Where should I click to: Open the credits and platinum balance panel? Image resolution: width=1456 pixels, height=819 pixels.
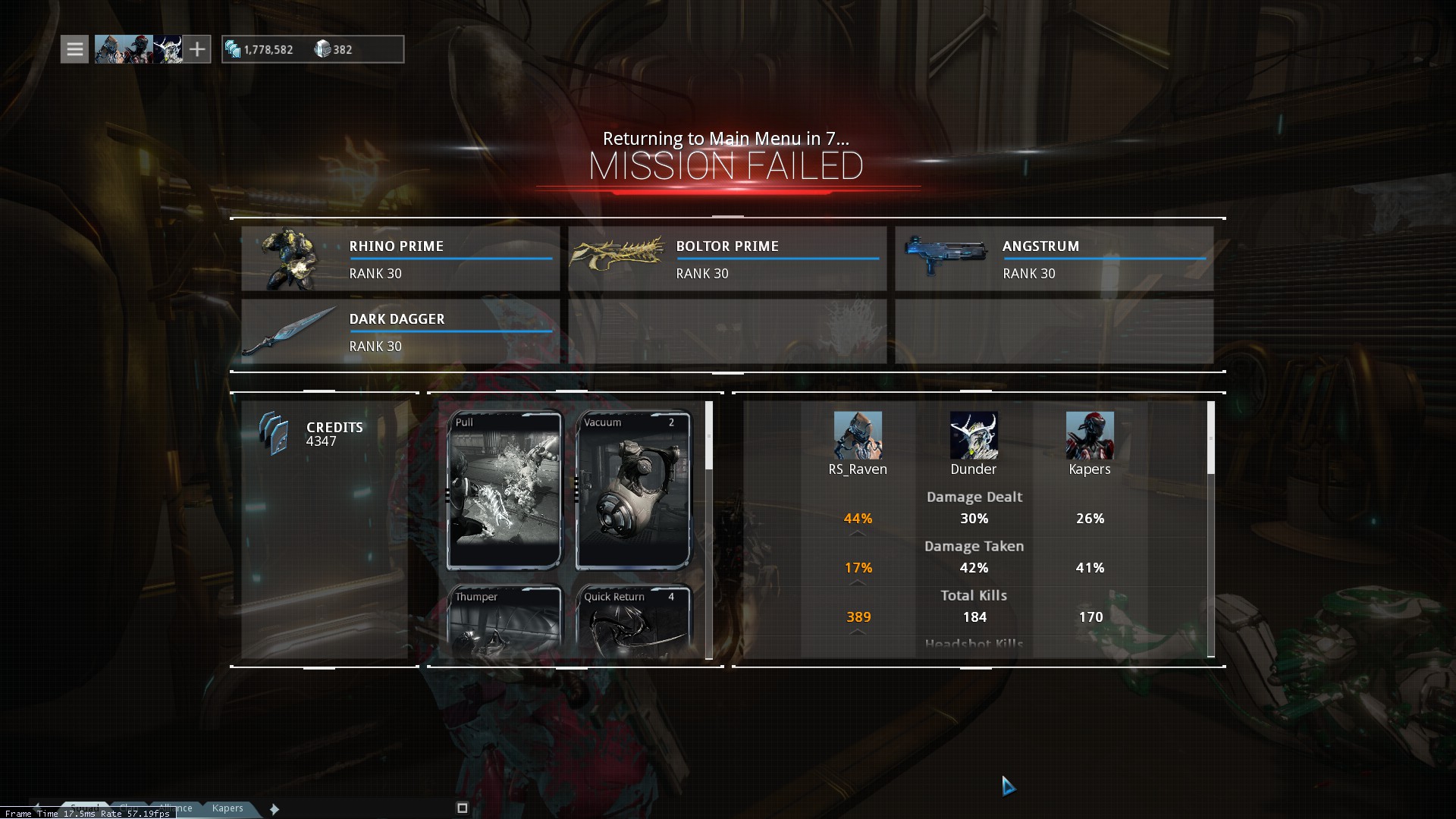point(312,49)
